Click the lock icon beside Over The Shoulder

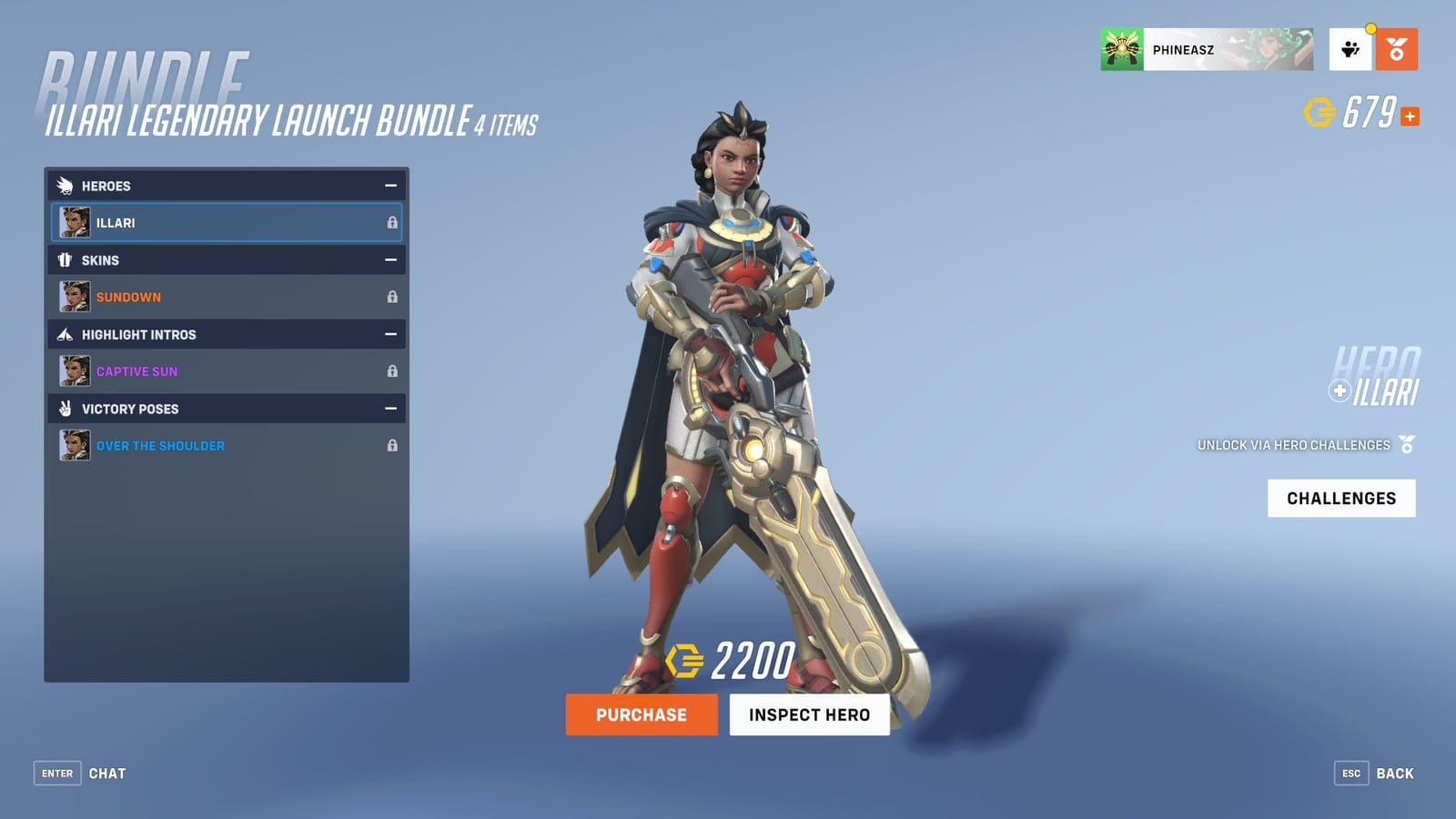coord(393,446)
